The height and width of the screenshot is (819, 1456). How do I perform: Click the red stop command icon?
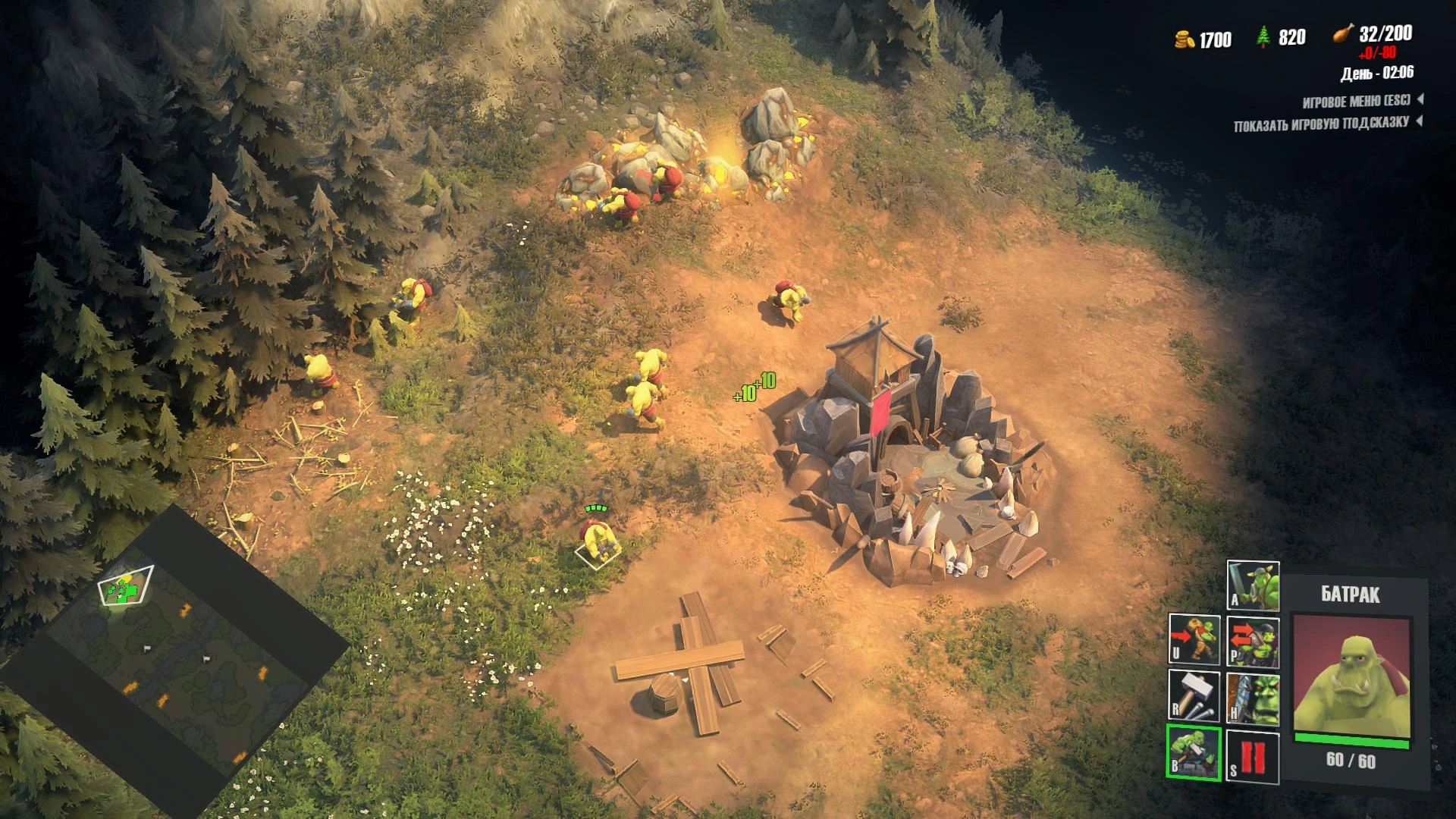1253,757
